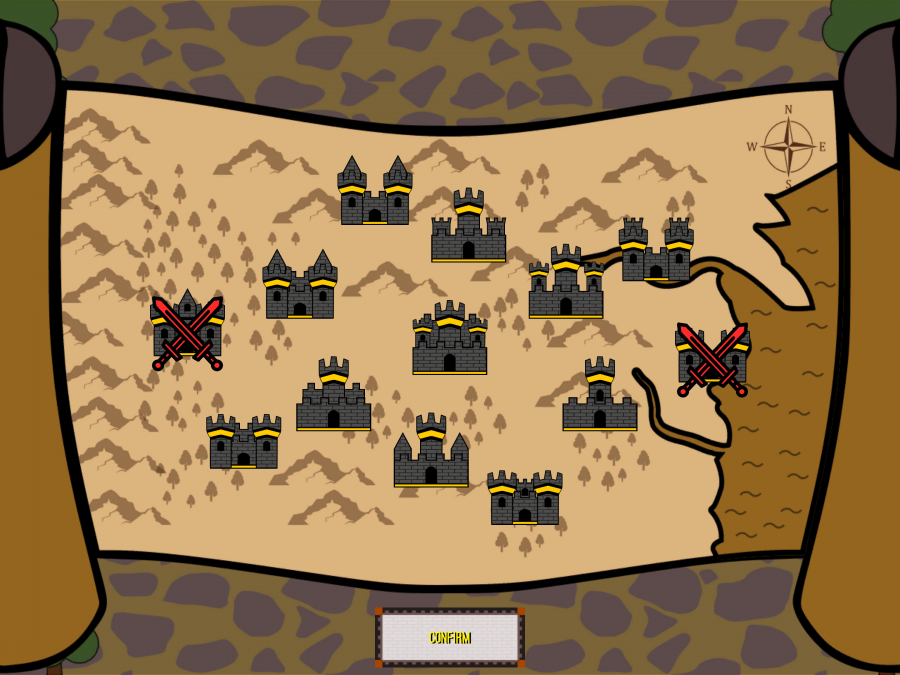Select the northernmost twin-spired castle

coord(375,191)
